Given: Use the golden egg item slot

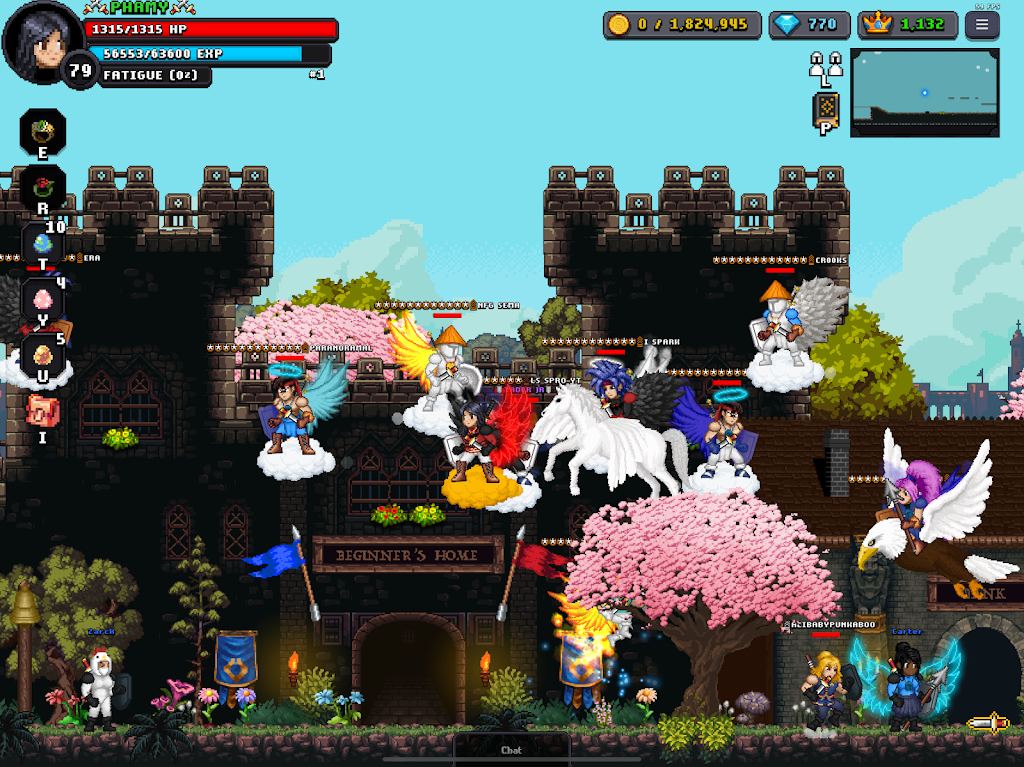Looking at the screenshot, I should point(43,355).
